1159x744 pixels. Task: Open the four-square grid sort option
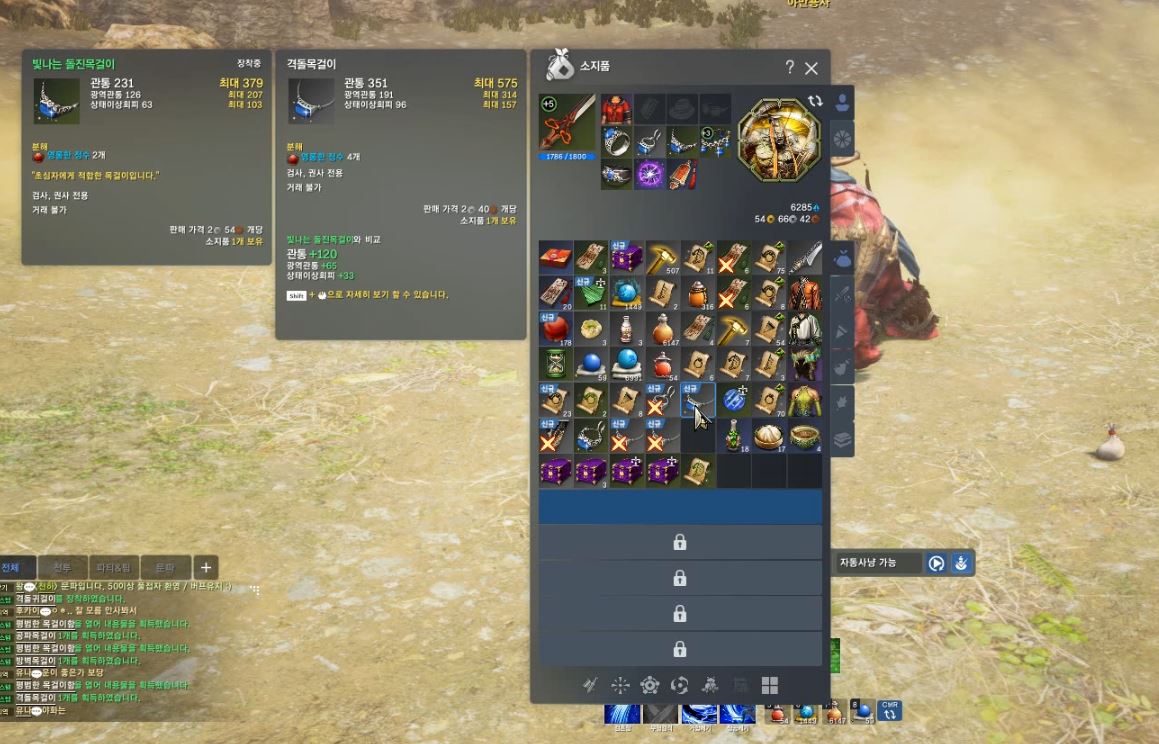770,685
